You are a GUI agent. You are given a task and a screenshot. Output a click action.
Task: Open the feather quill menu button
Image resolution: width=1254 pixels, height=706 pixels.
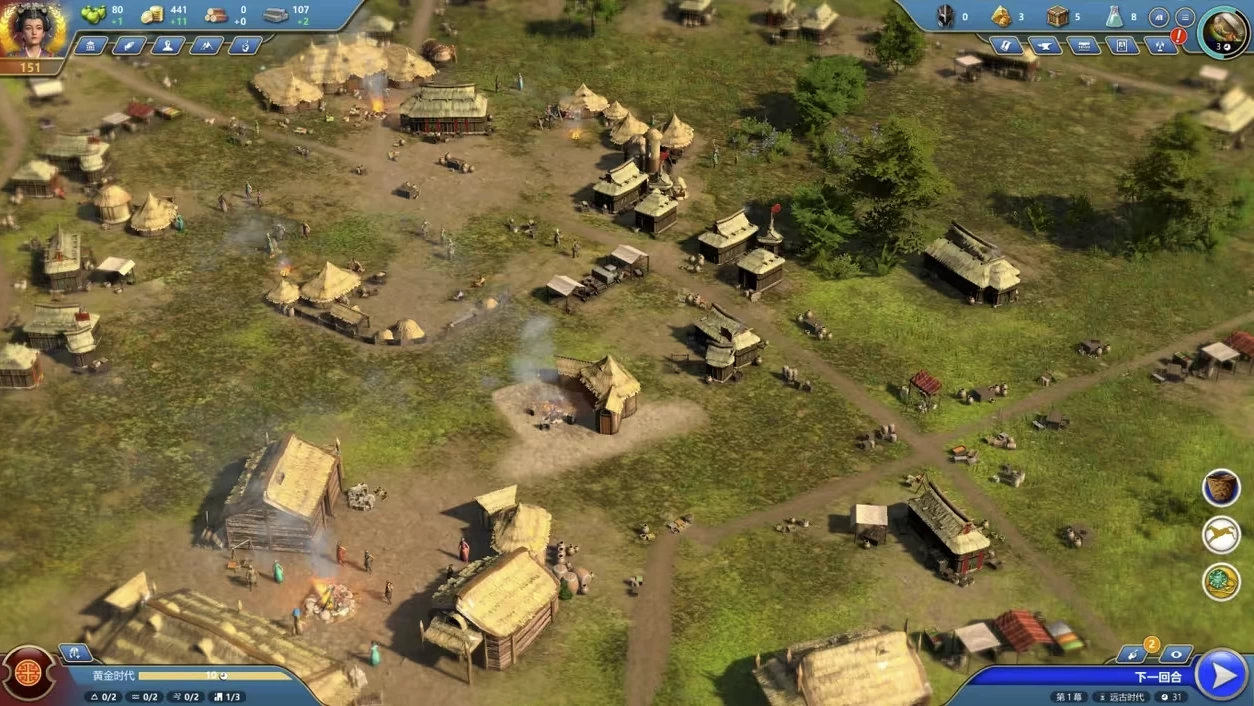click(129, 46)
